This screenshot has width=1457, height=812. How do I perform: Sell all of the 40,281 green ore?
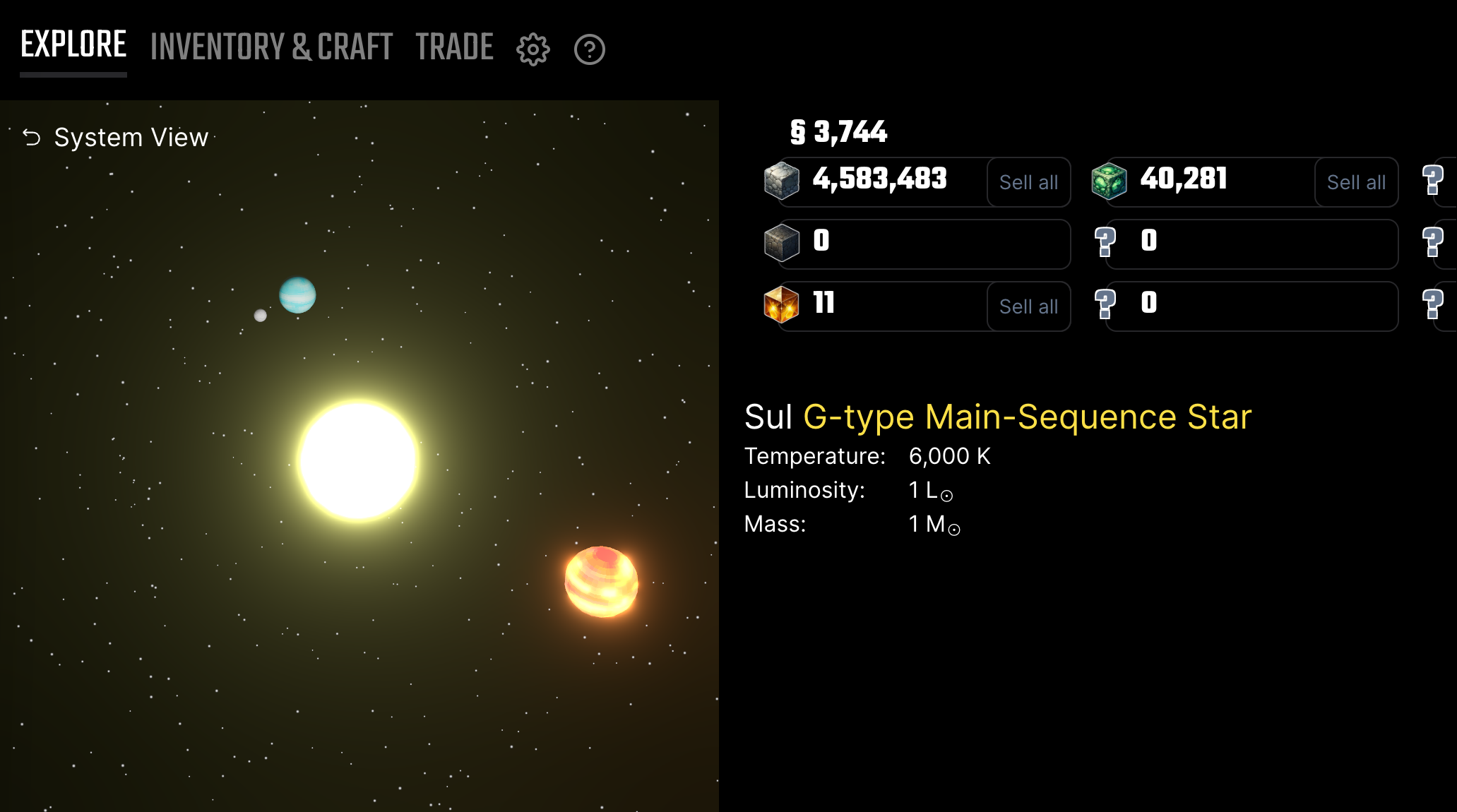coord(1355,182)
